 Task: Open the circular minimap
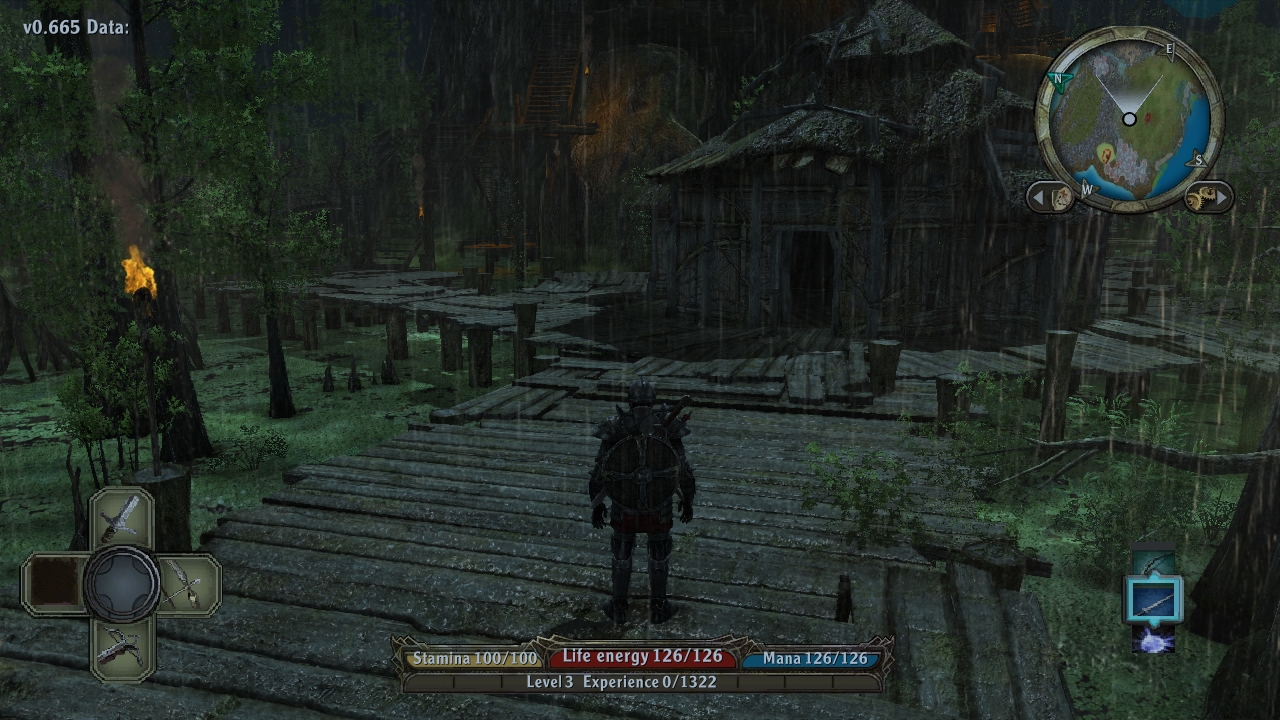1129,120
